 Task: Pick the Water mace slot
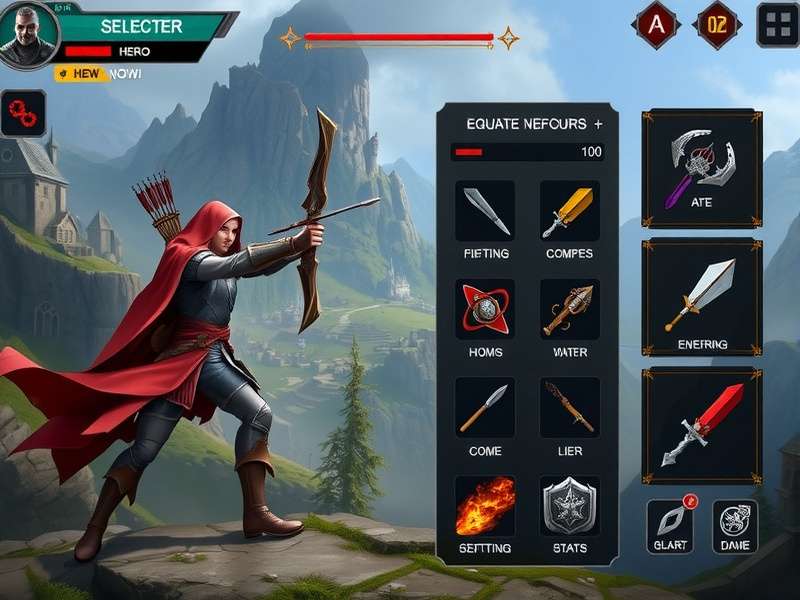pyautogui.click(x=569, y=309)
